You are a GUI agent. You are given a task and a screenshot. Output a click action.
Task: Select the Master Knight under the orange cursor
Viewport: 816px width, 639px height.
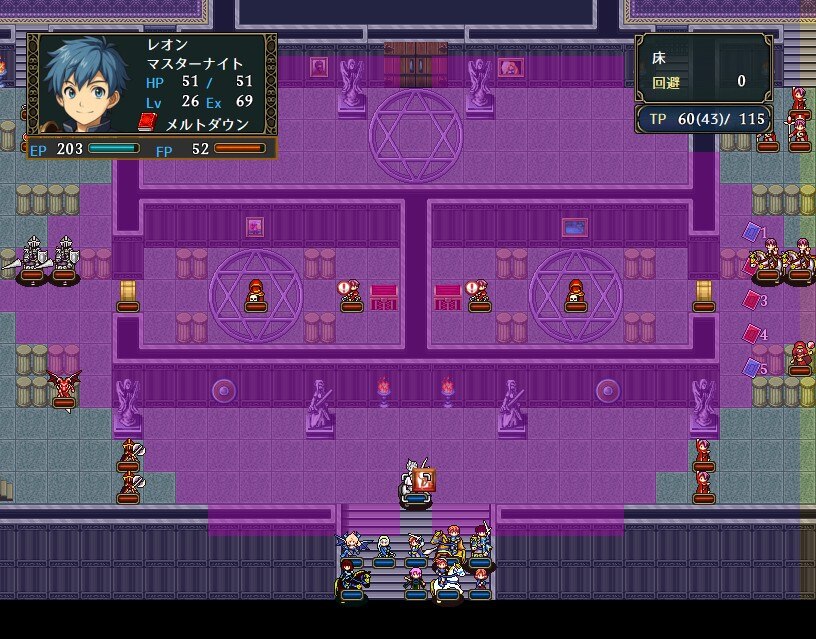(414, 482)
